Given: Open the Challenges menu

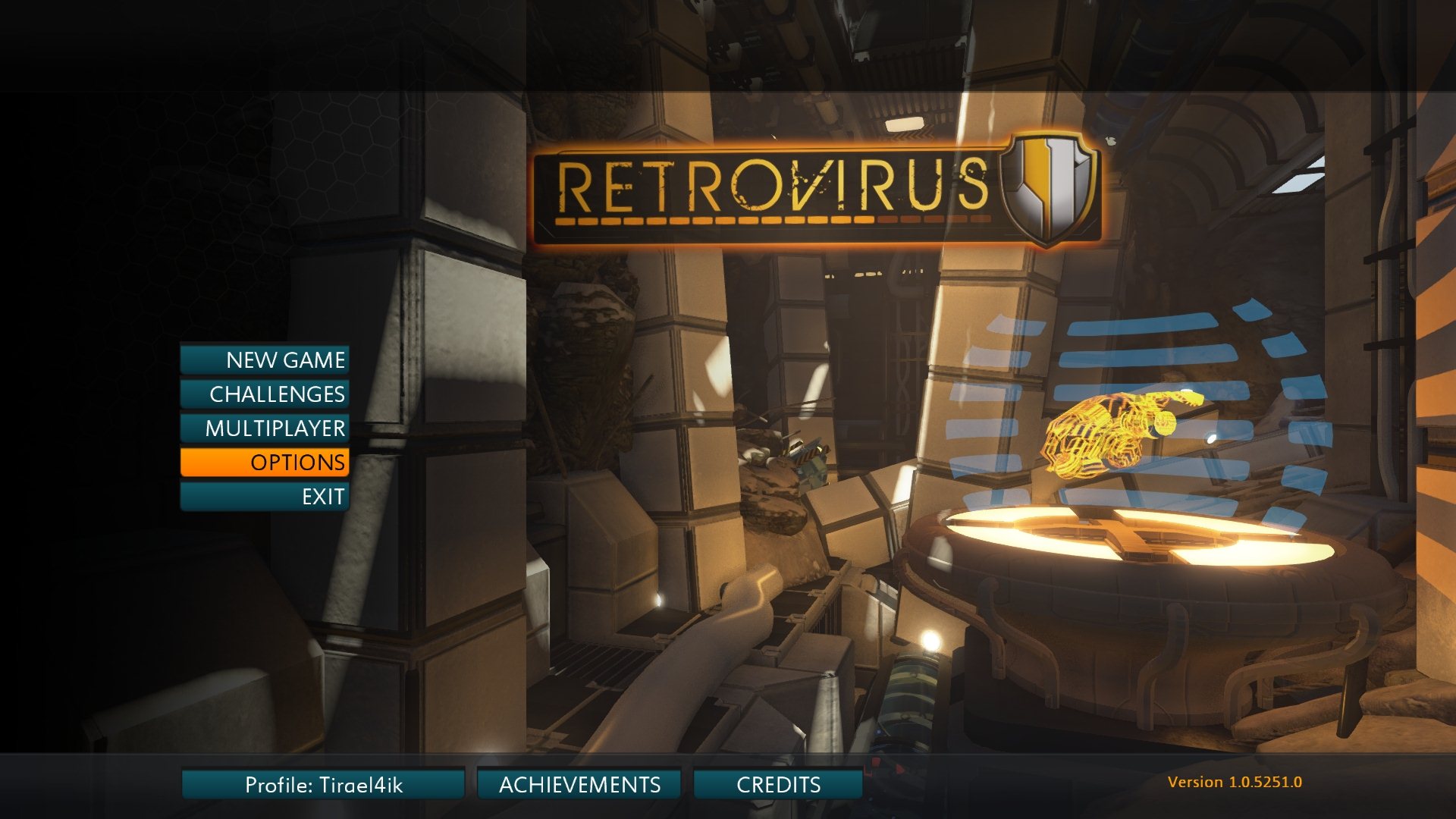Looking at the screenshot, I should point(265,394).
